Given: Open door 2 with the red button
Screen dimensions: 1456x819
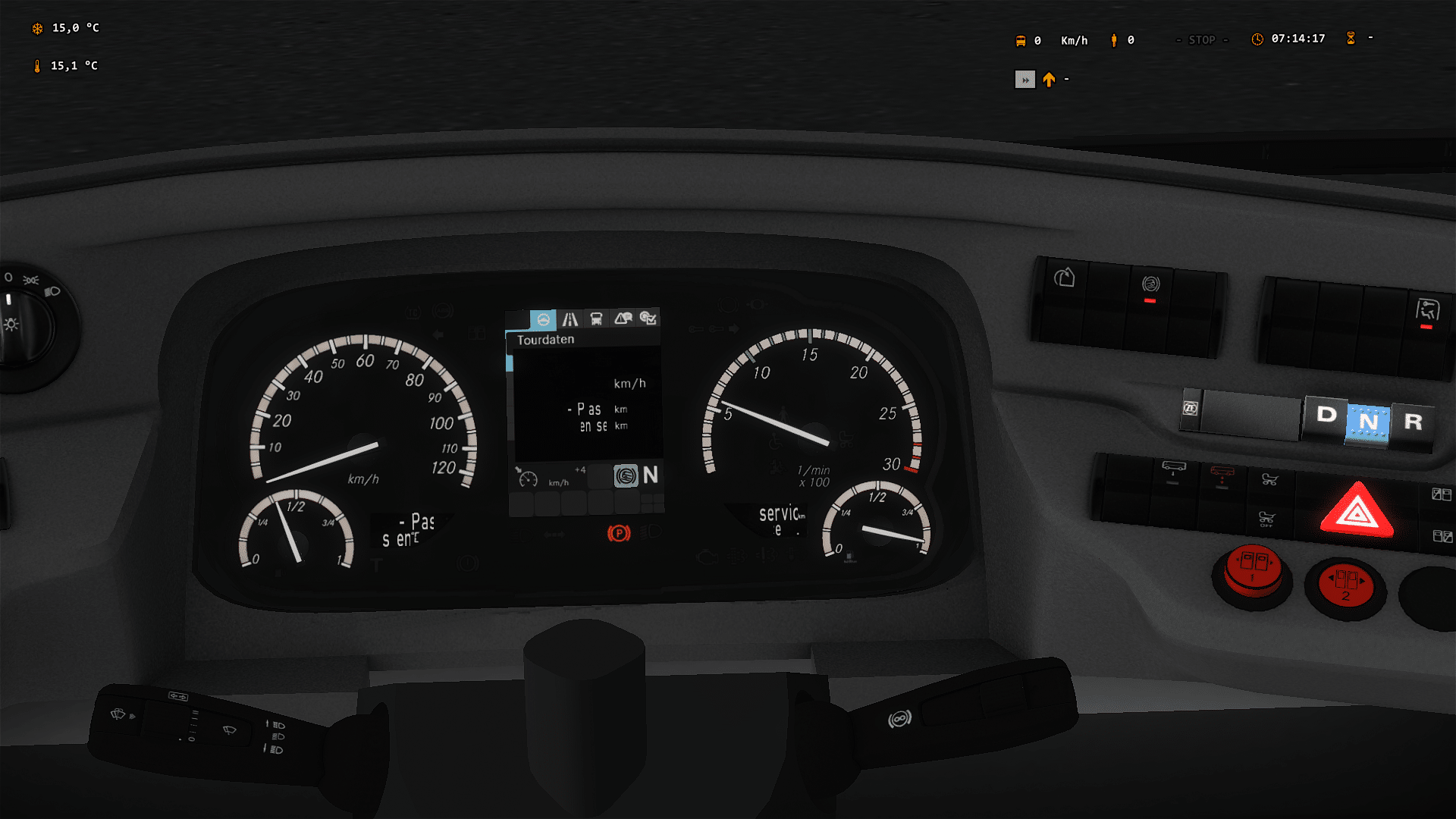Looking at the screenshot, I should (x=1345, y=585).
